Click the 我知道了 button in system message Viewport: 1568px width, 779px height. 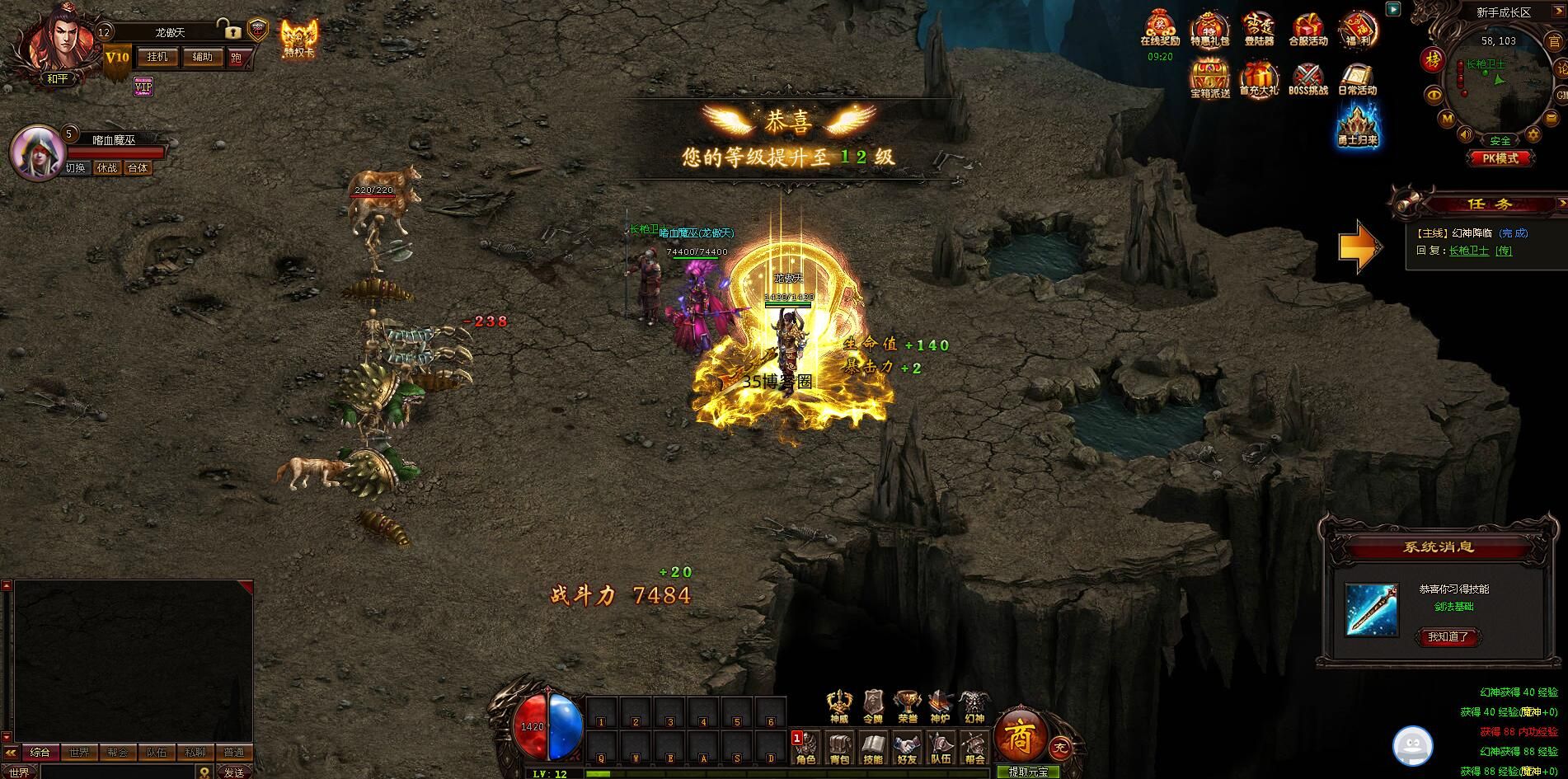tap(1448, 636)
